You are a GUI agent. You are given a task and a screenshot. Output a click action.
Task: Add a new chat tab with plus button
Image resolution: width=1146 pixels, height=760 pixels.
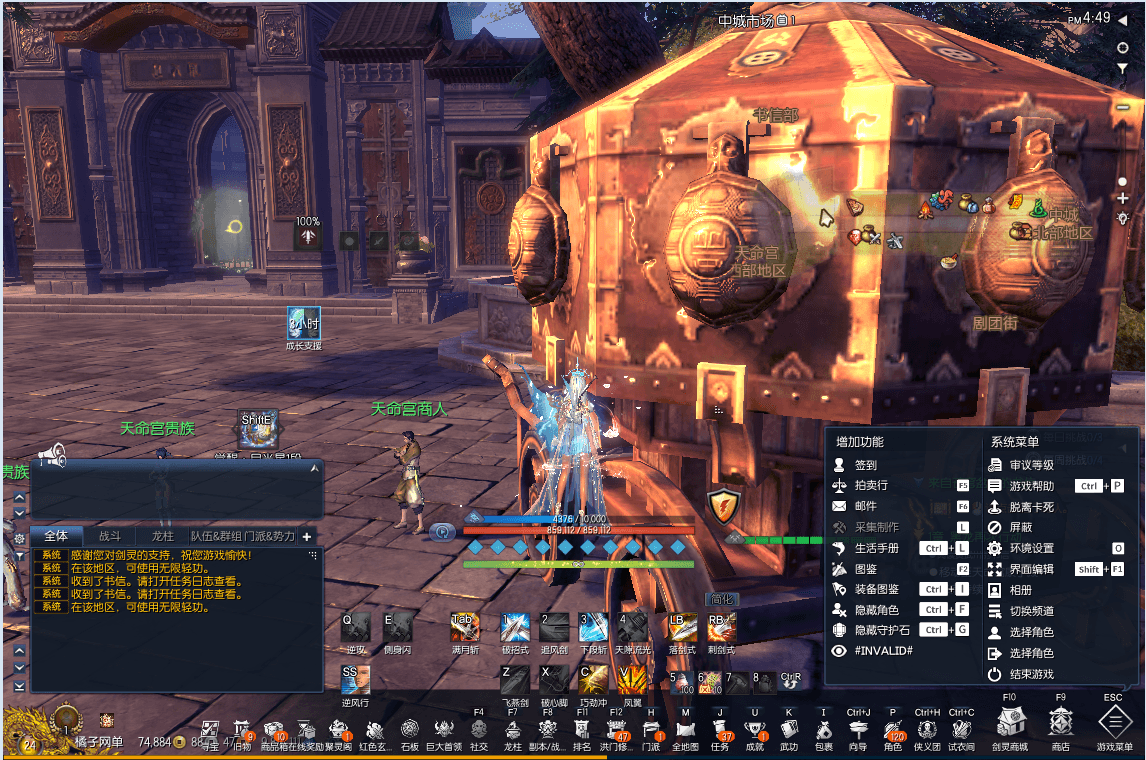click(307, 536)
